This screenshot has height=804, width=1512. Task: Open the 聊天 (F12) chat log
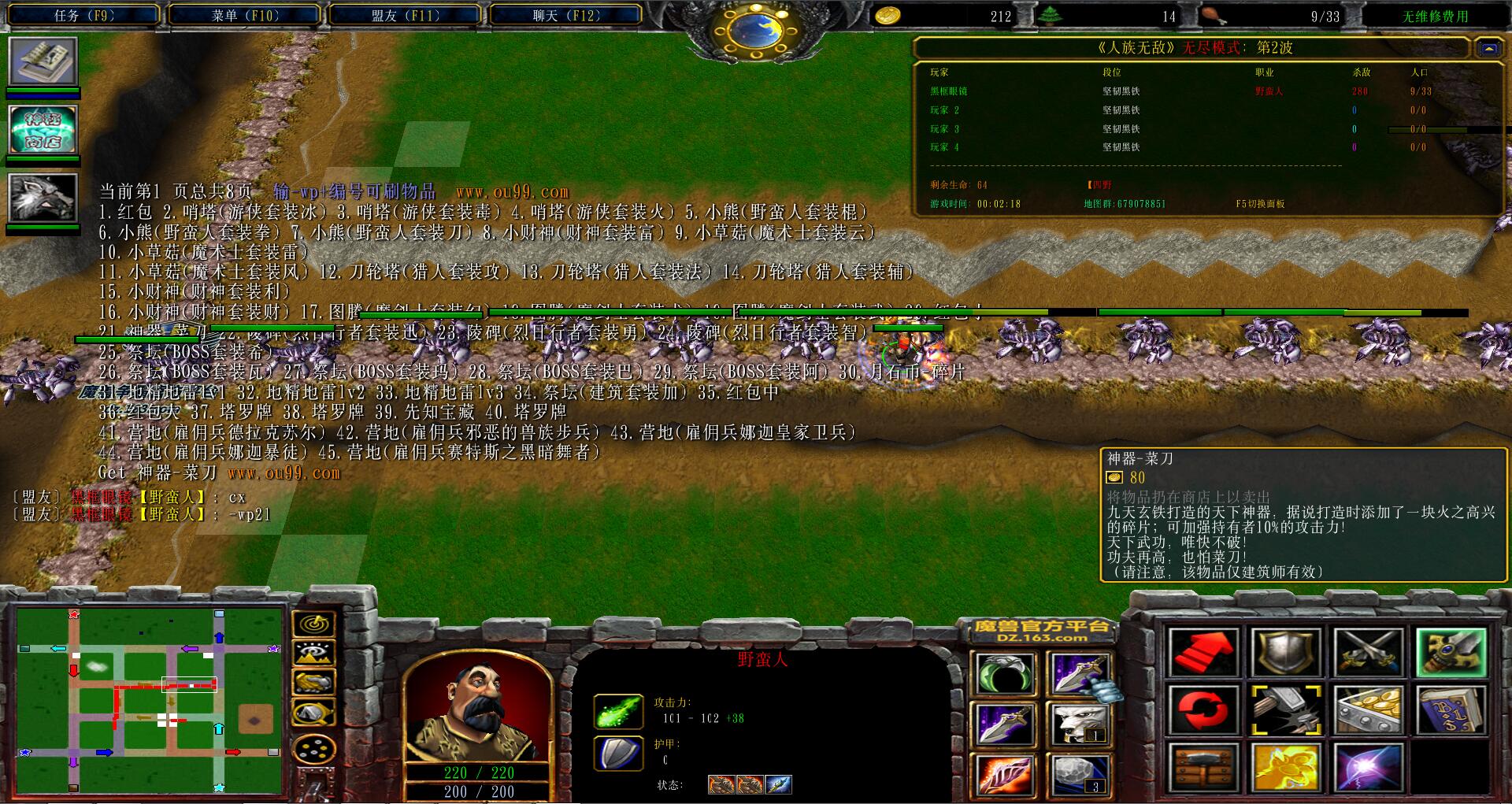click(x=565, y=15)
